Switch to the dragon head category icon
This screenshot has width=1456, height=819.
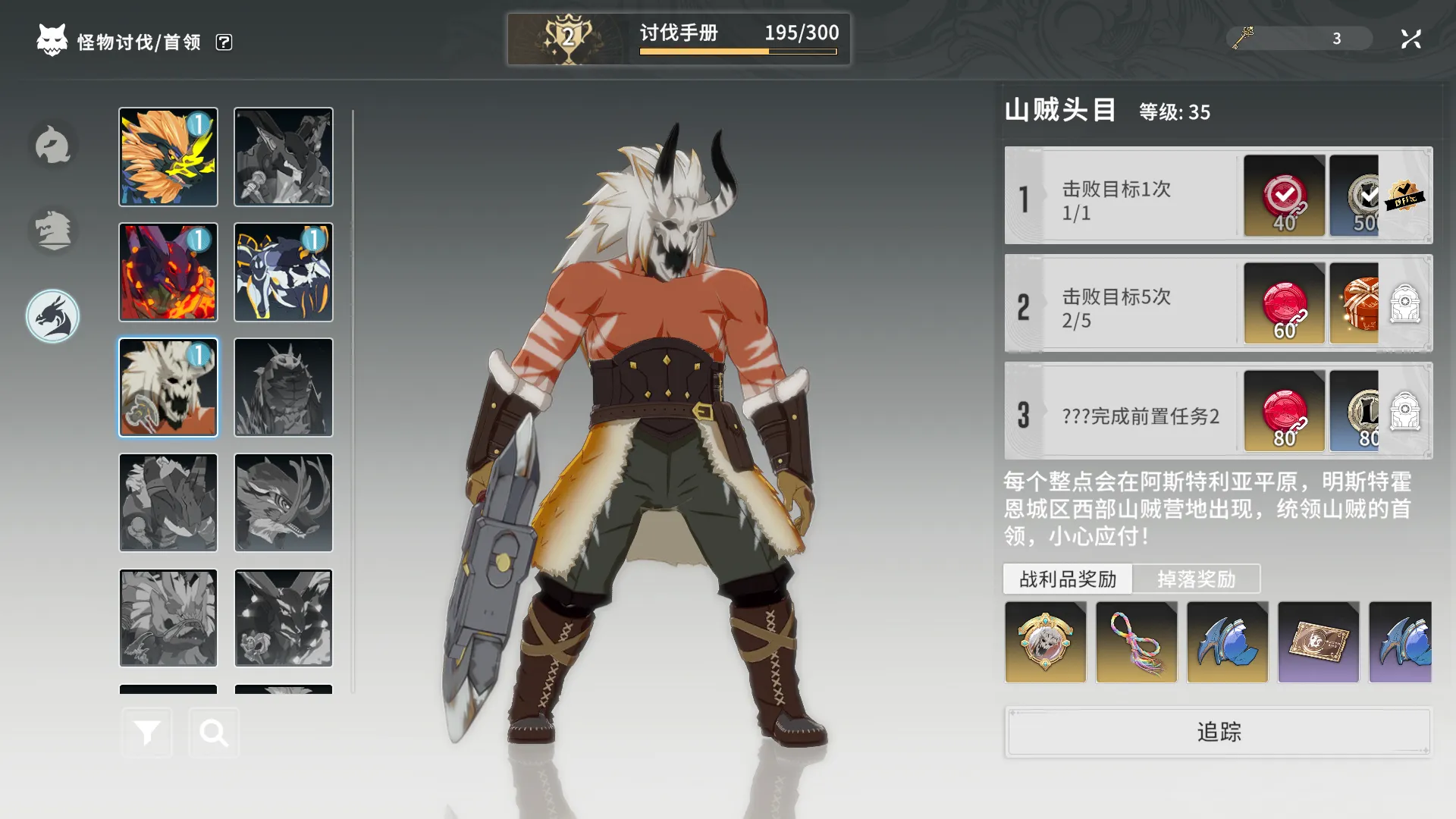pos(53,316)
